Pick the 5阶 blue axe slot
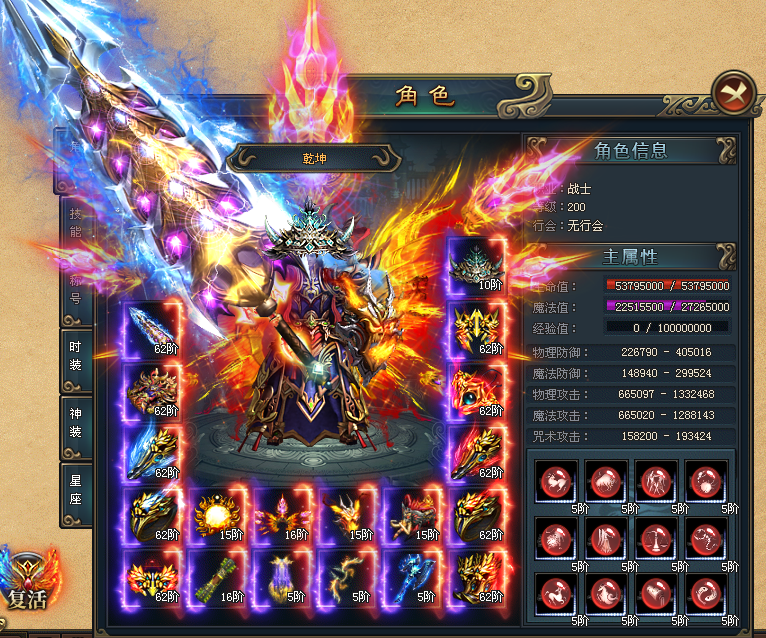Screen dimensions: 766x638 click(411, 578)
